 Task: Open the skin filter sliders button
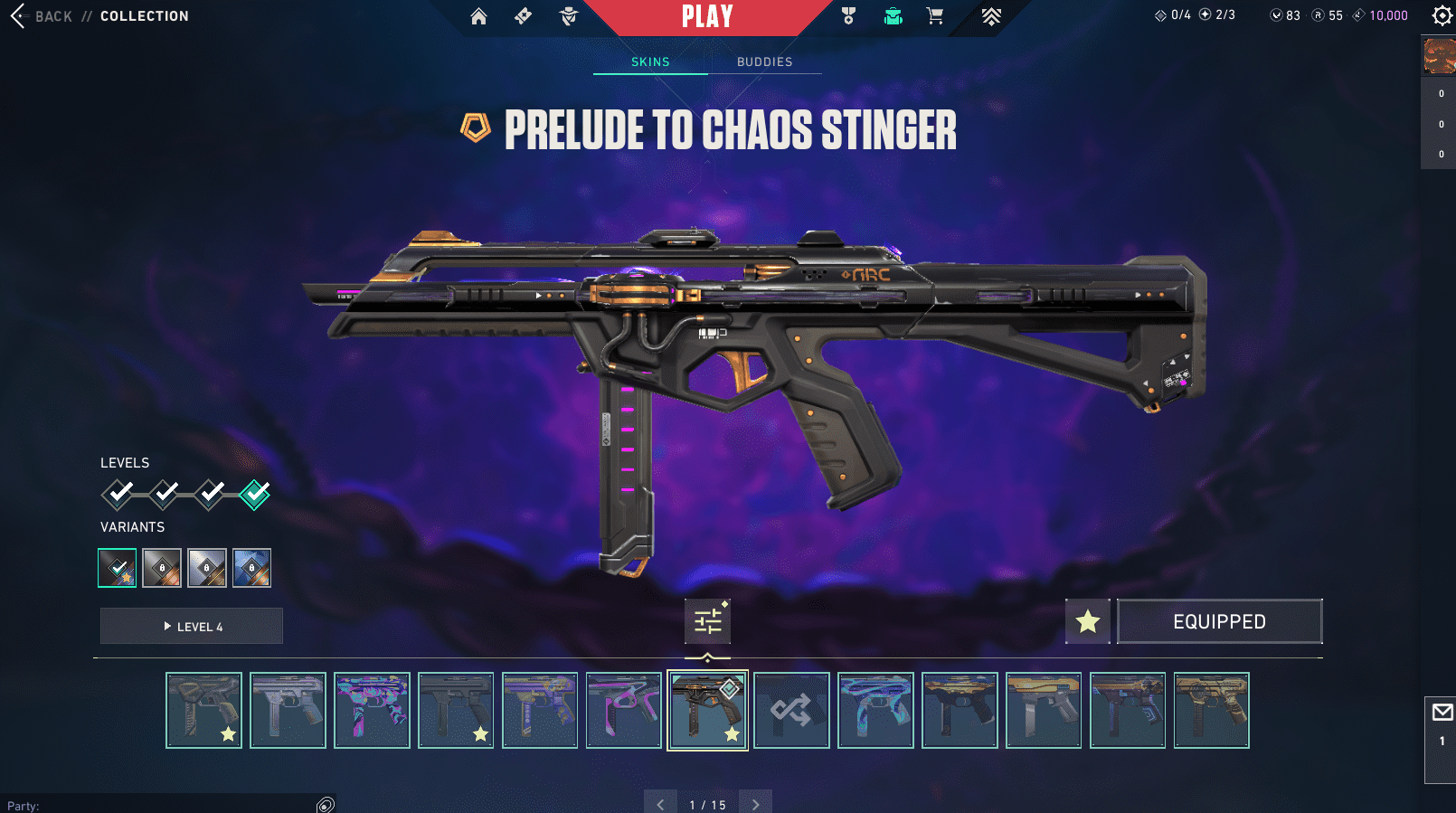[x=707, y=621]
